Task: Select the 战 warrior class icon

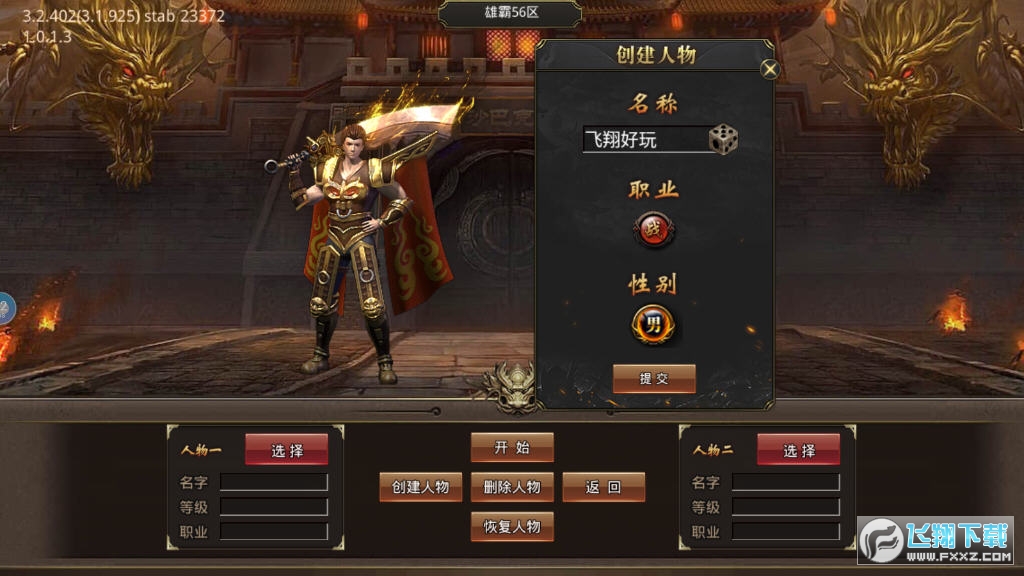Action: (654, 231)
